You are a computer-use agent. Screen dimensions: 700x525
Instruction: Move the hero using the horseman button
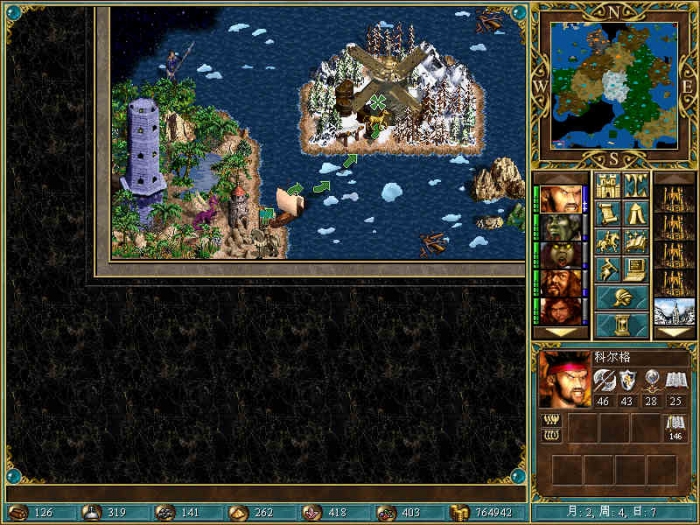click(608, 241)
